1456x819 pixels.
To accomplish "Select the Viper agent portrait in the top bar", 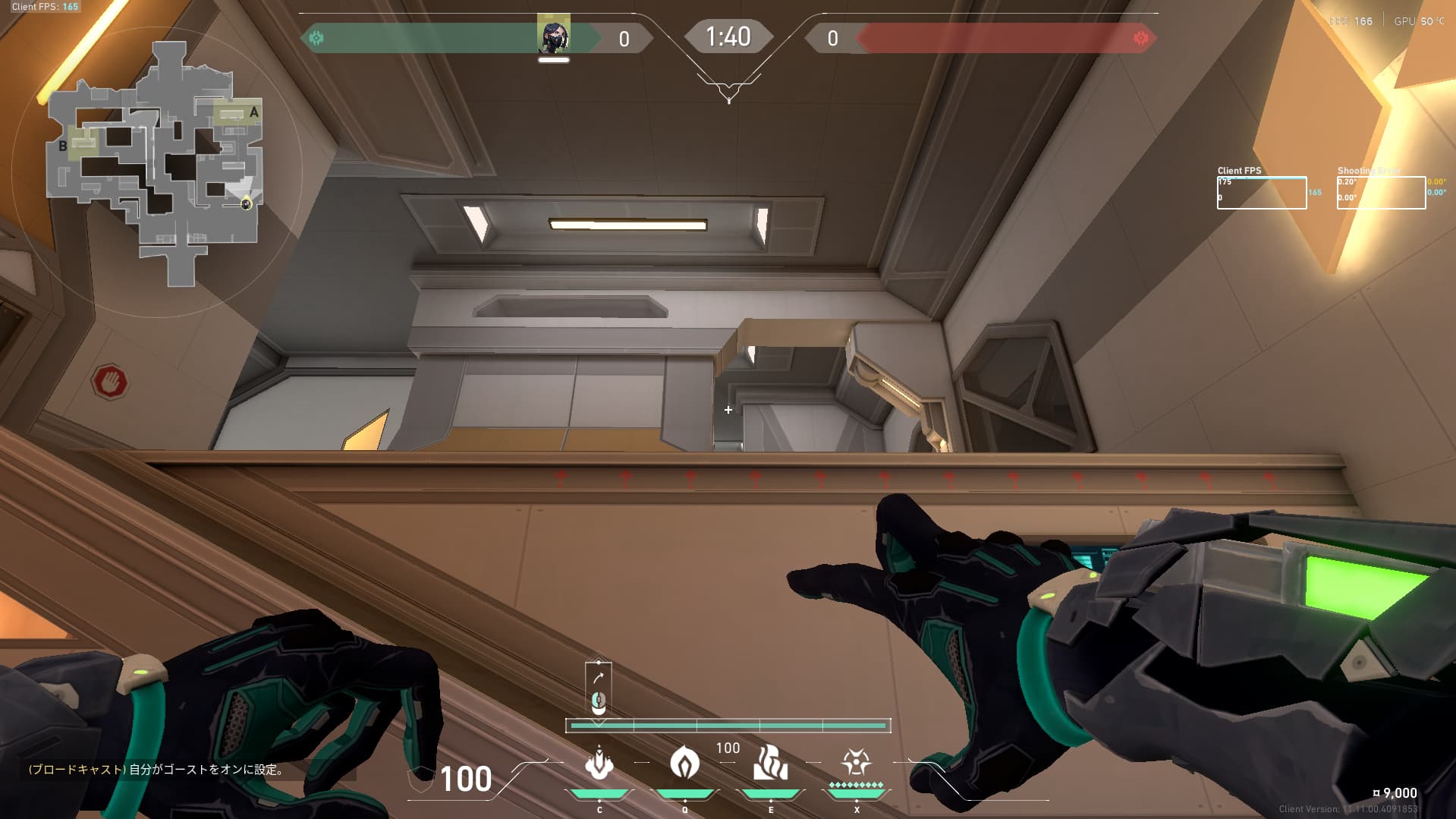I will click(x=554, y=35).
